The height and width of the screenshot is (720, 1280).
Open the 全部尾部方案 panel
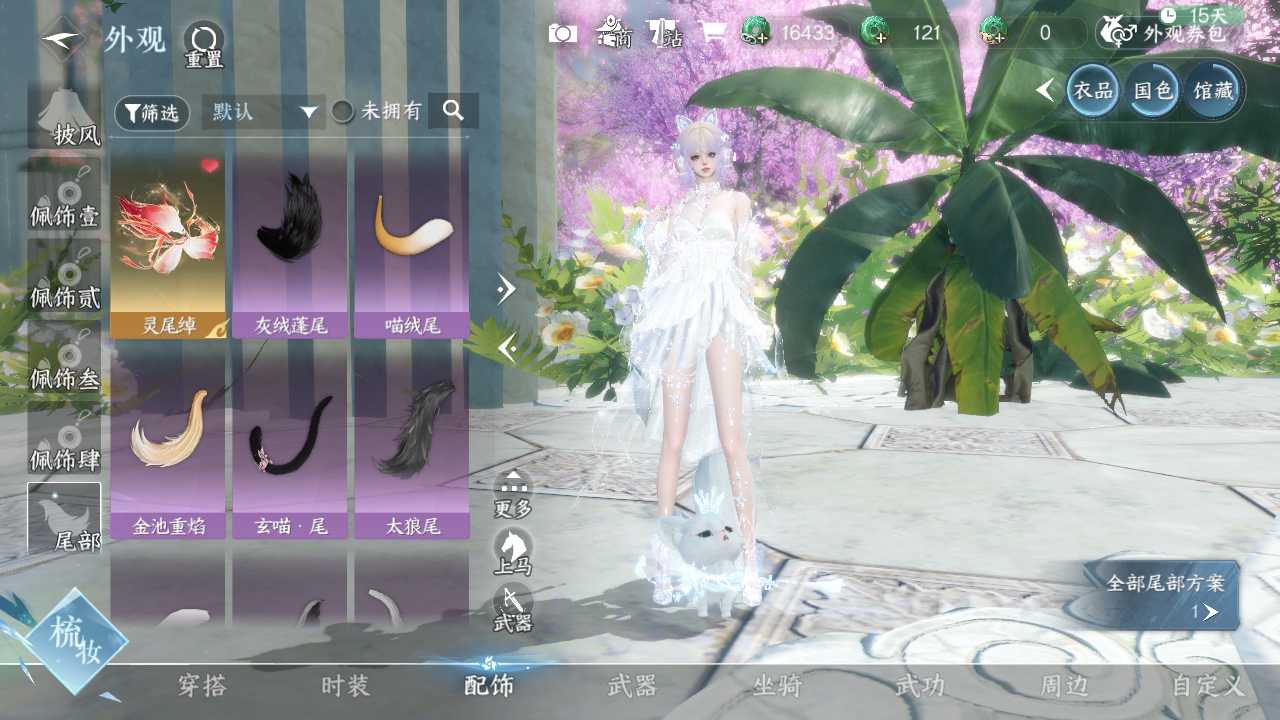pos(1165,595)
